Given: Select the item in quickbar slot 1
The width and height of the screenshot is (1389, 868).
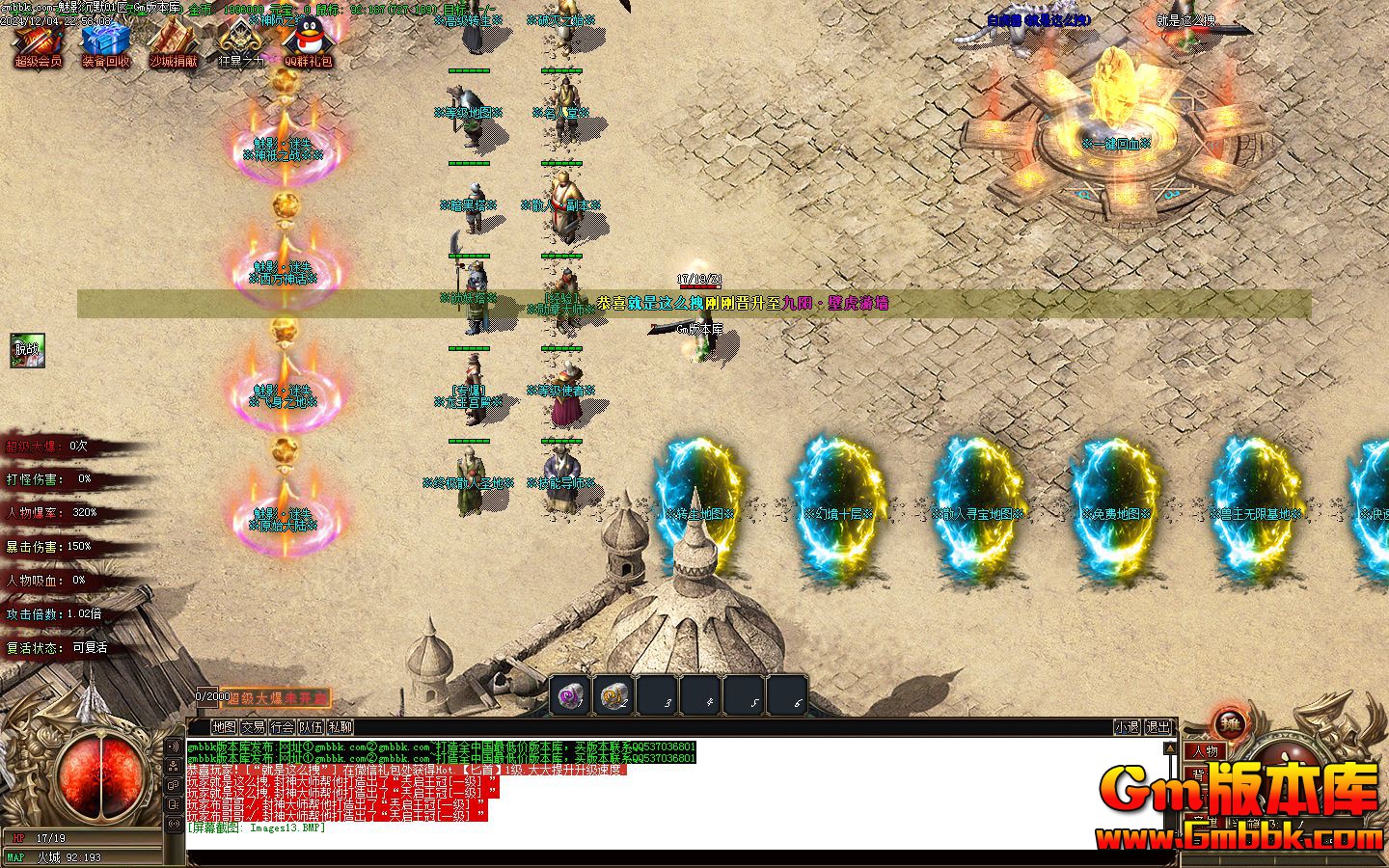Looking at the screenshot, I should click(569, 696).
